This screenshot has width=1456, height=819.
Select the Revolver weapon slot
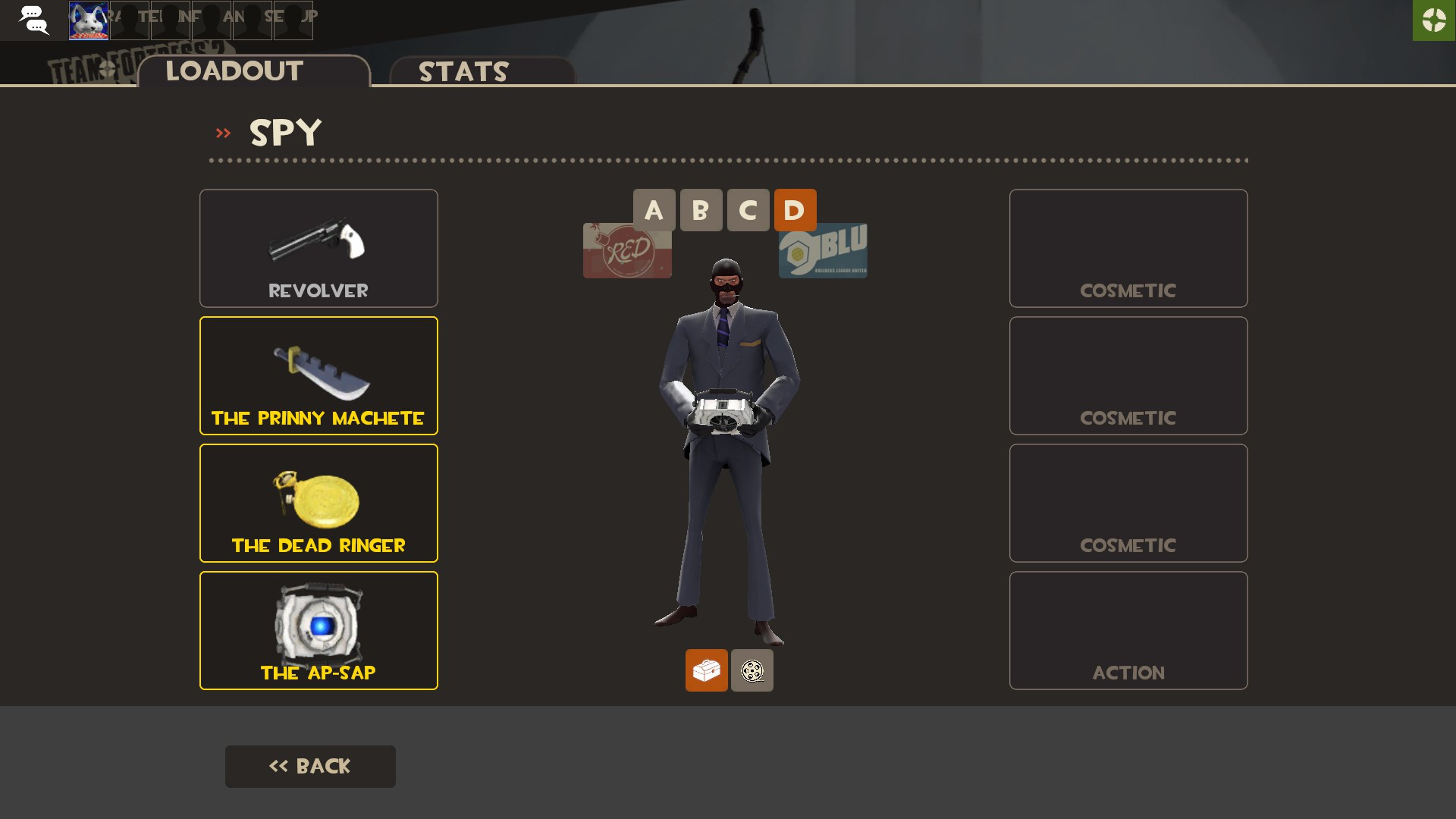pyautogui.click(x=318, y=248)
